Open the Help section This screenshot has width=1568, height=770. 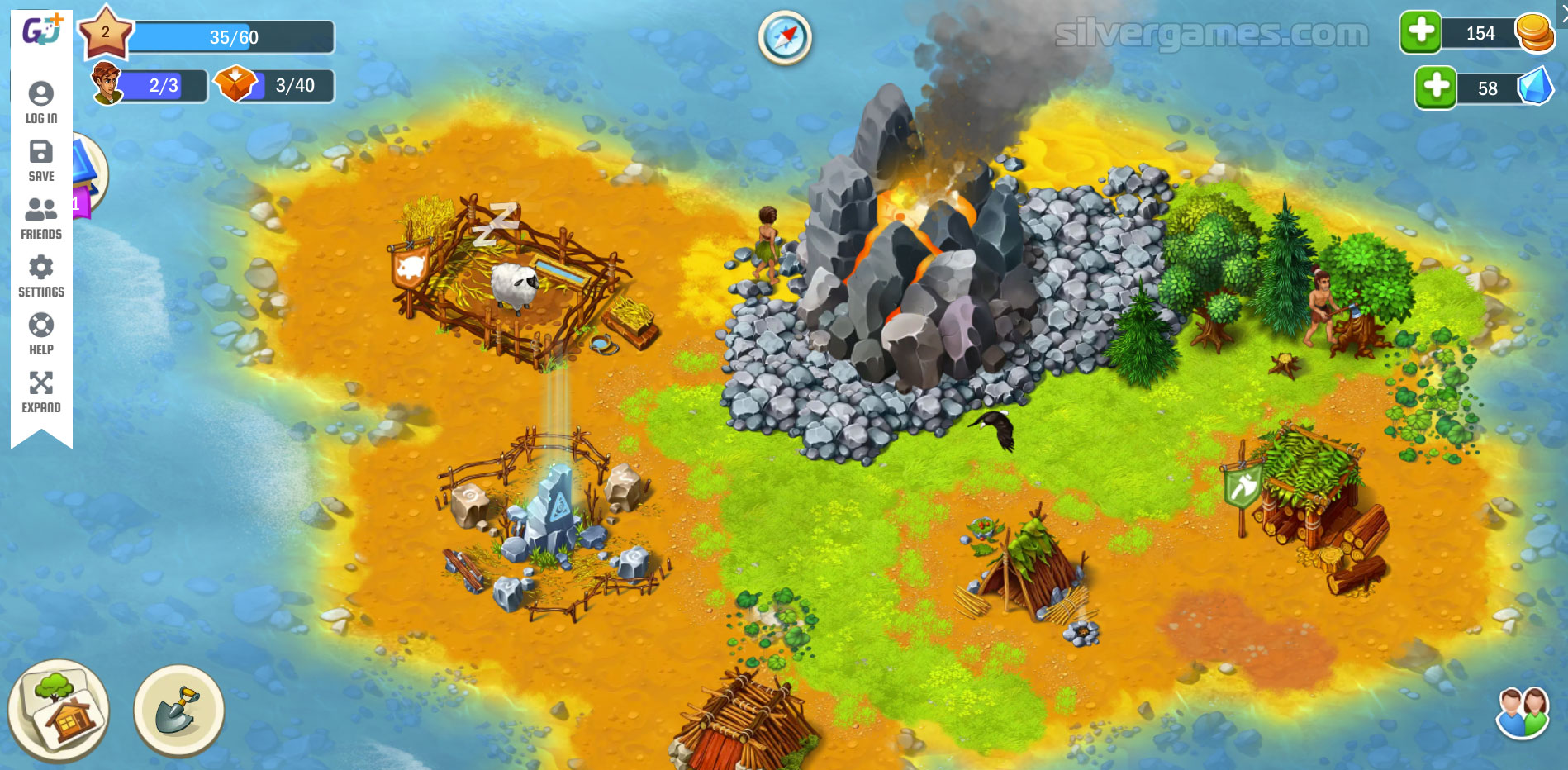[41, 334]
